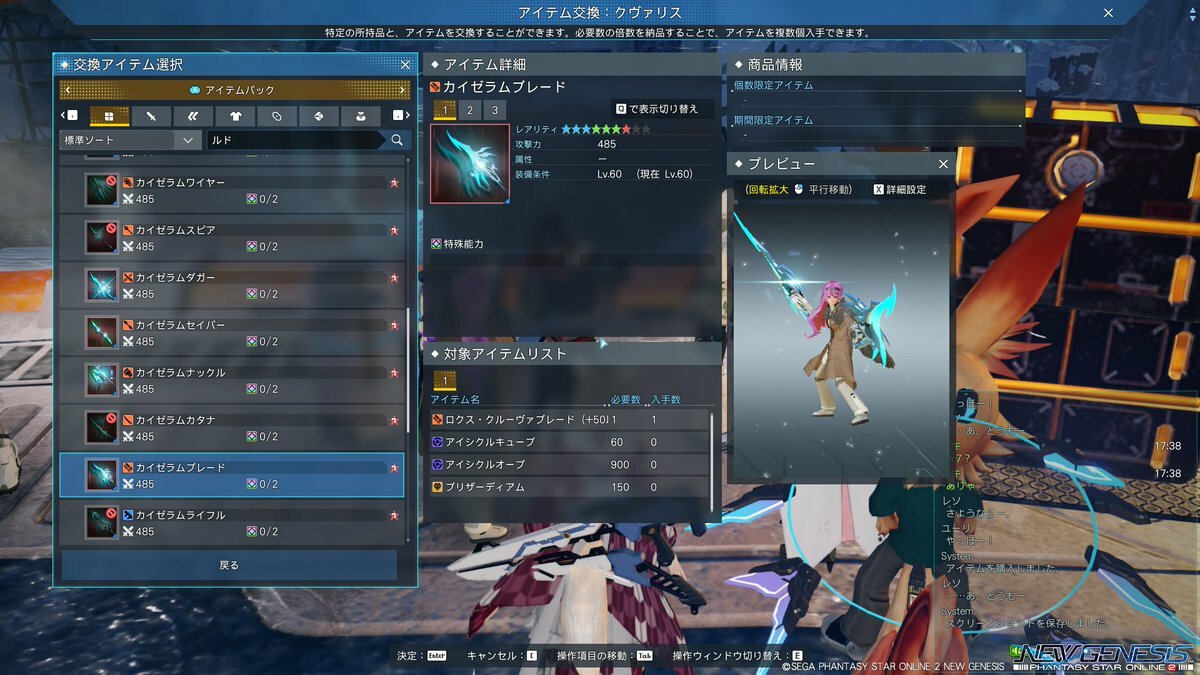Close the 交換アイテム選択 panel
Viewport: 1200px width, 675px height.
(x=405, y=65)
